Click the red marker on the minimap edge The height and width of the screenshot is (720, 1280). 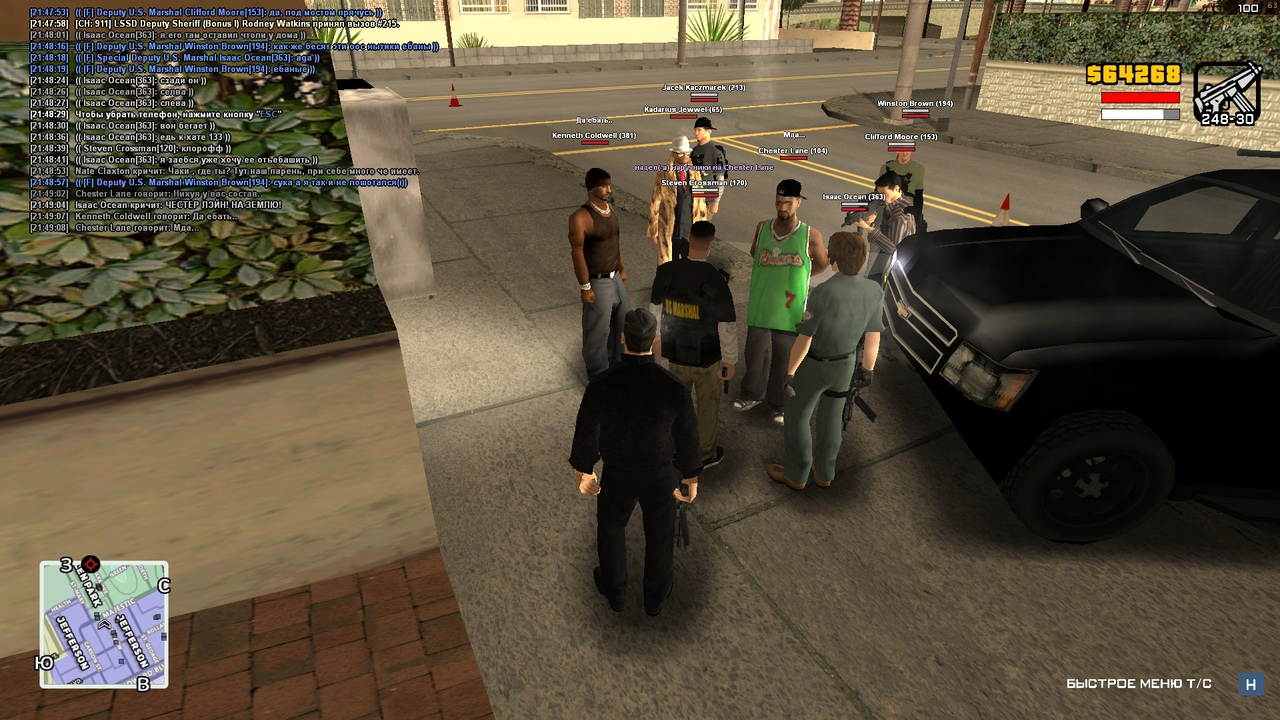[91, 564]
